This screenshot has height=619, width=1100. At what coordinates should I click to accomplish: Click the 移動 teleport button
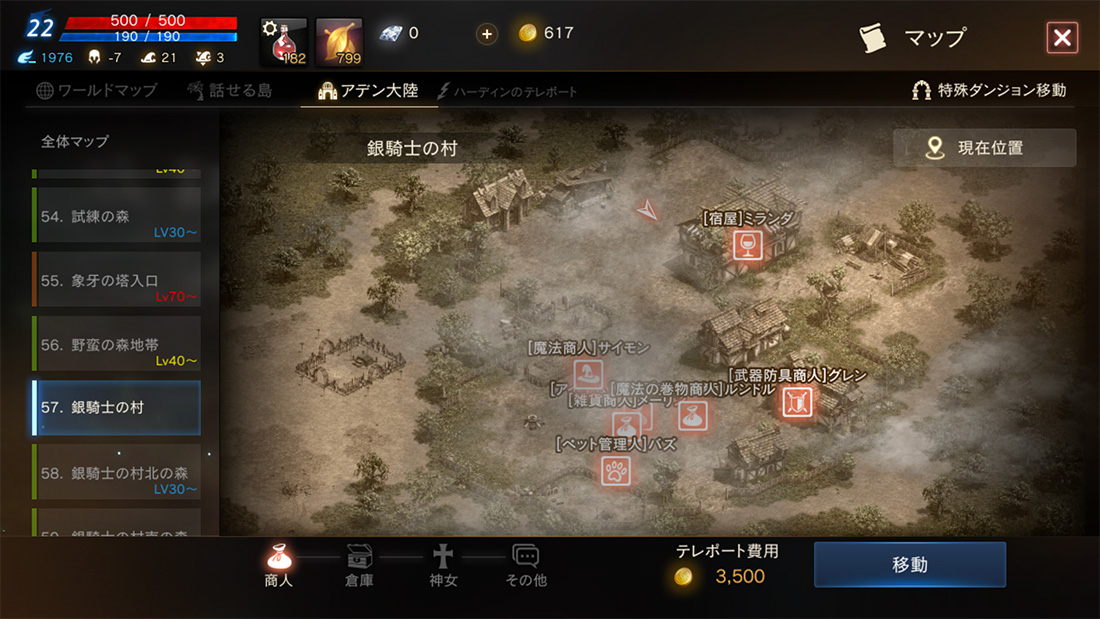click(909, 565)
